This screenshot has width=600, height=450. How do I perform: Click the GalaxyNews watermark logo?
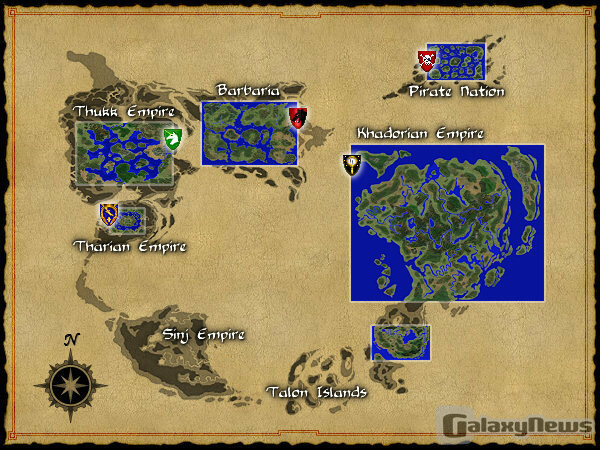(518, 426)
